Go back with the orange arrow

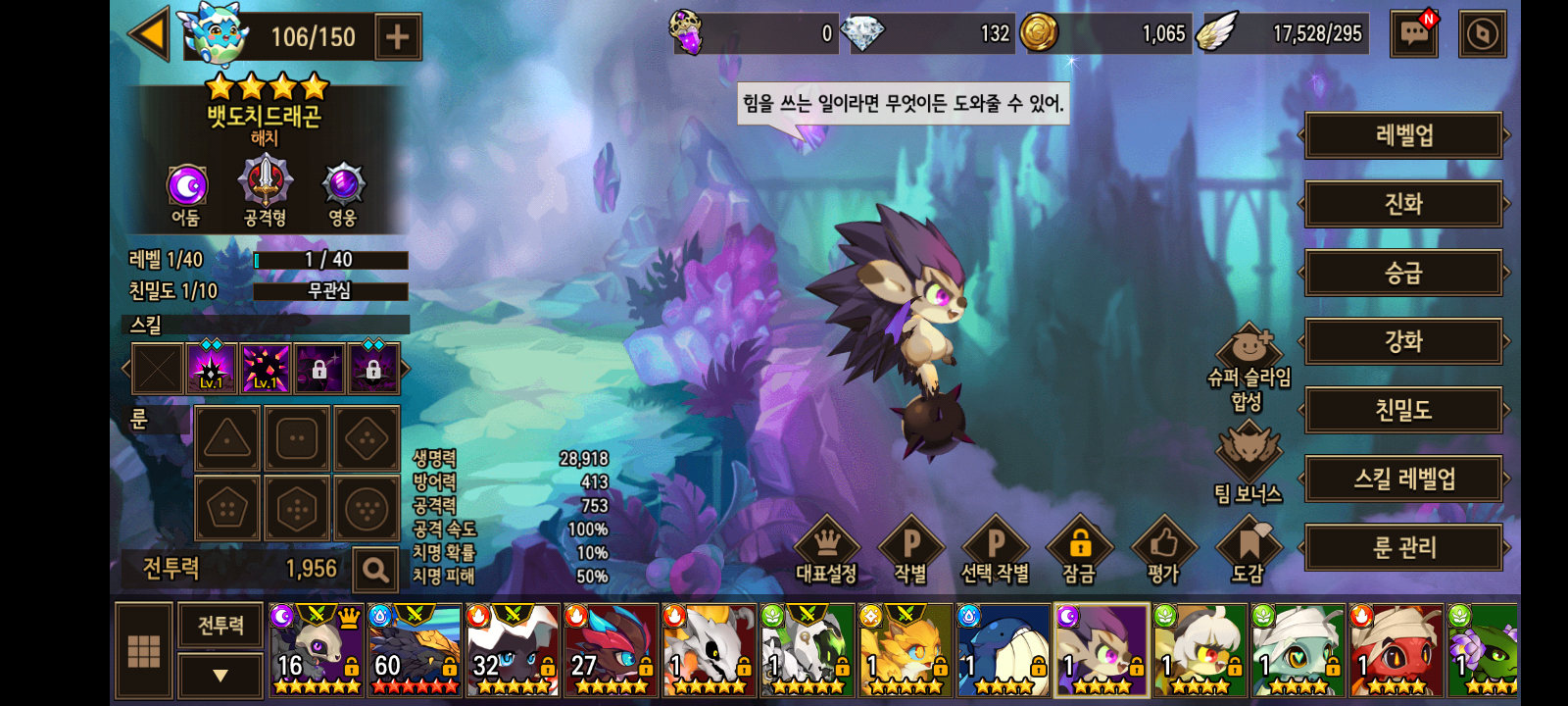[x=150, y=36]
